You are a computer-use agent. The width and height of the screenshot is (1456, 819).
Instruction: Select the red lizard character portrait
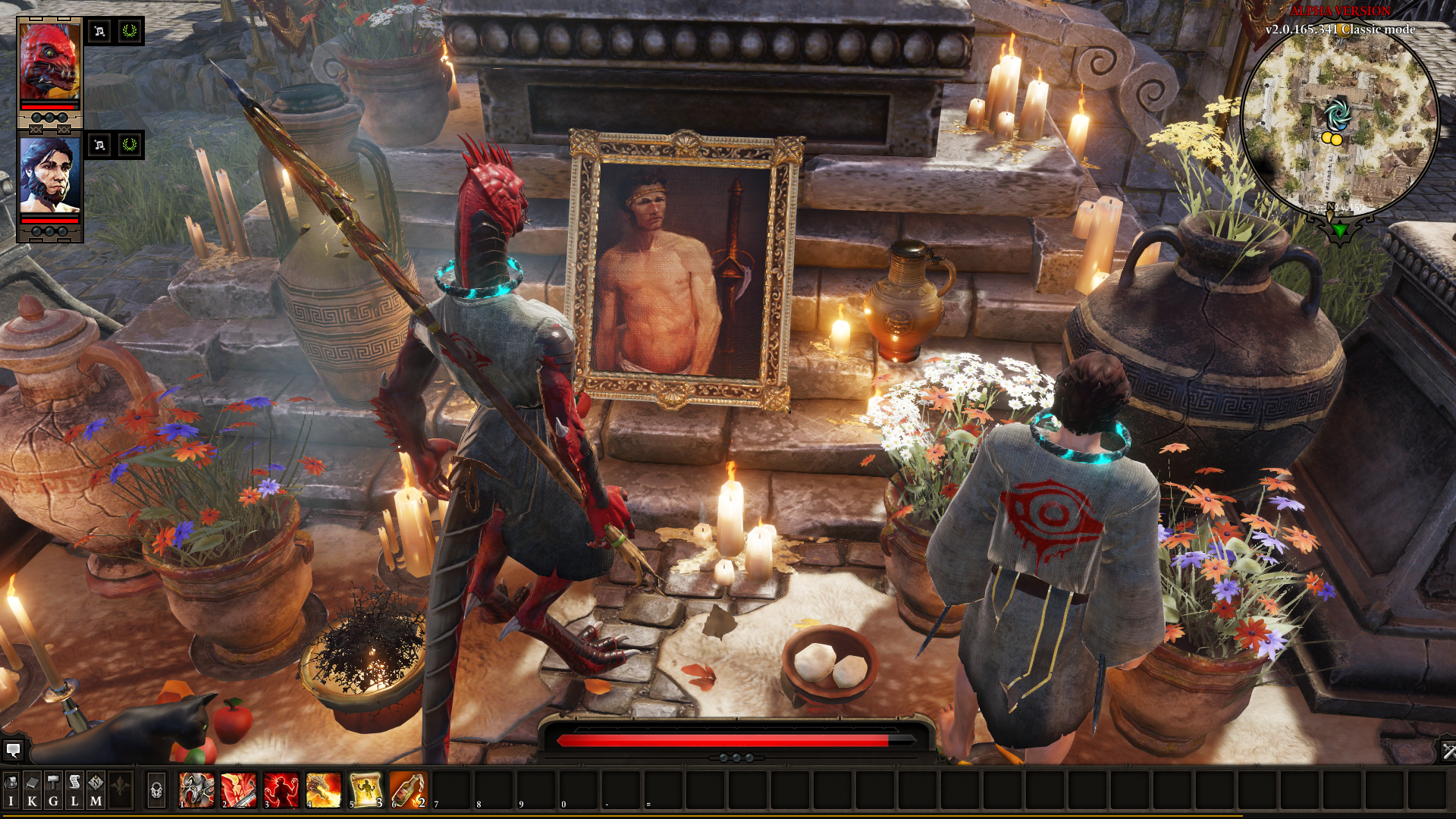coord(49,64)
